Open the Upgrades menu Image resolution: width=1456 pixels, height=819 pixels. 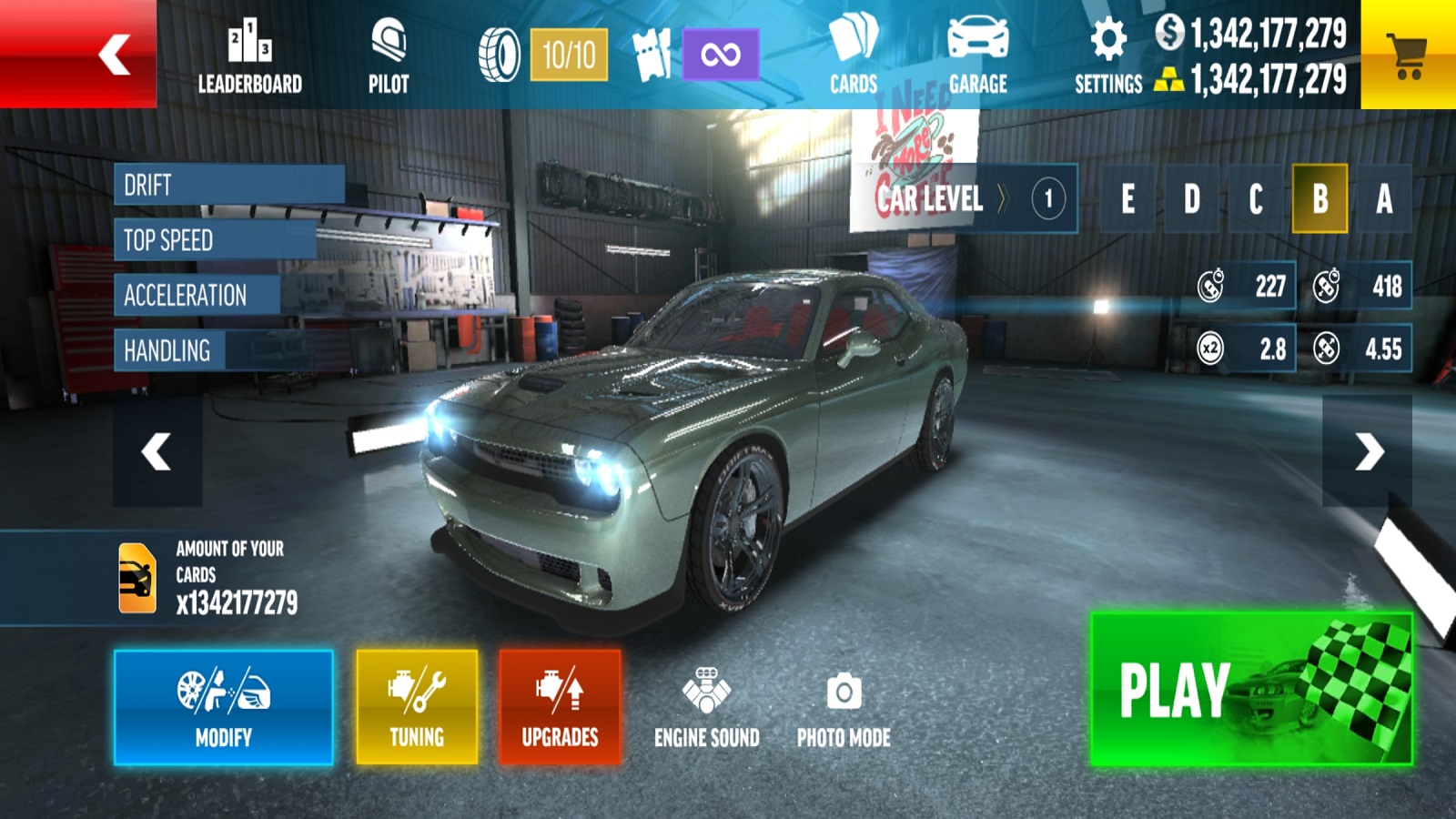point(560,707)
